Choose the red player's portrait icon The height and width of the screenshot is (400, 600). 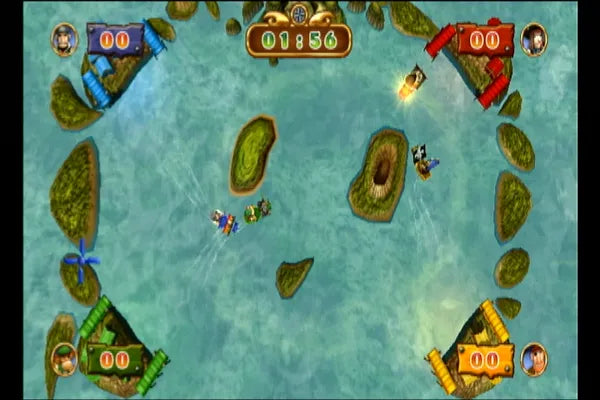[x=534, y=40]
